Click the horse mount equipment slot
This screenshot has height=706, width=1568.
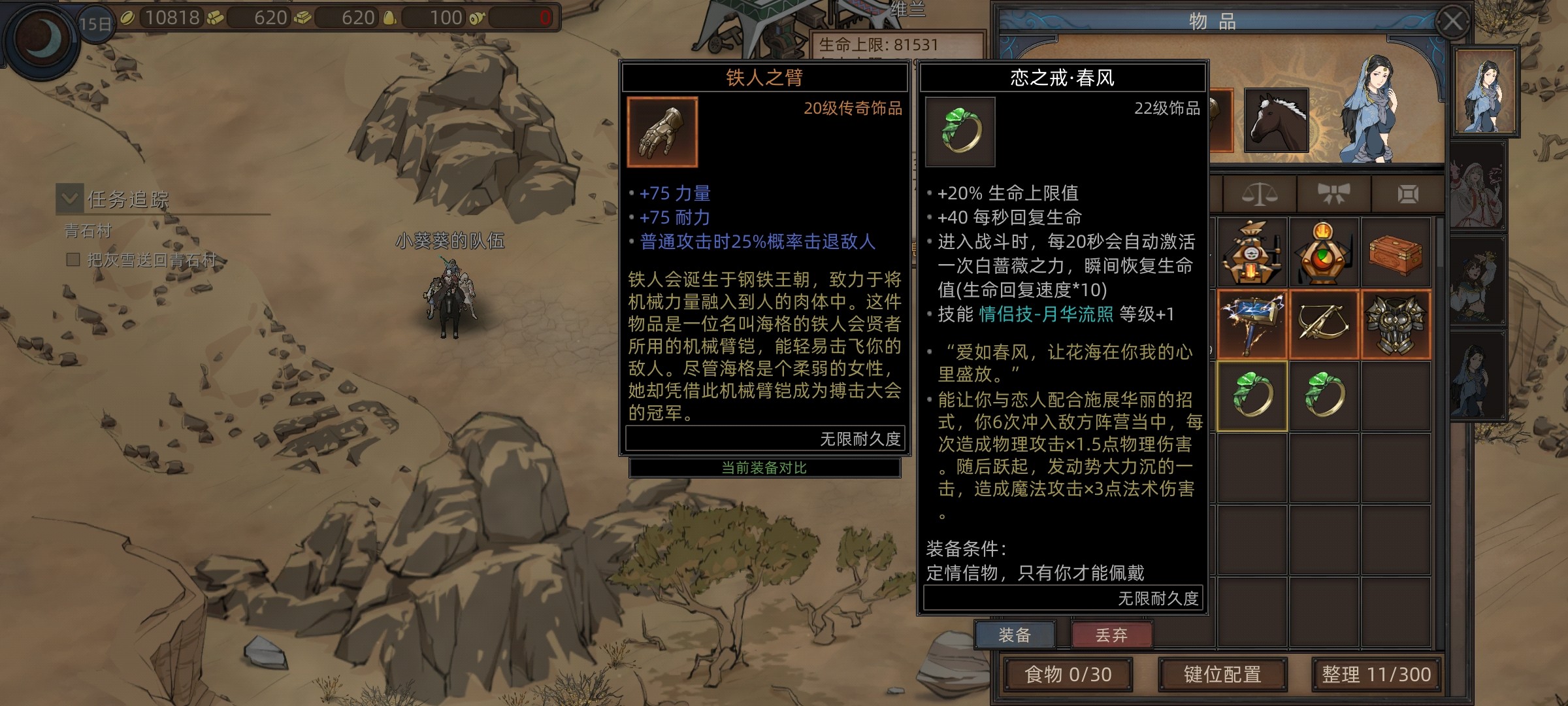point(1276,121)
